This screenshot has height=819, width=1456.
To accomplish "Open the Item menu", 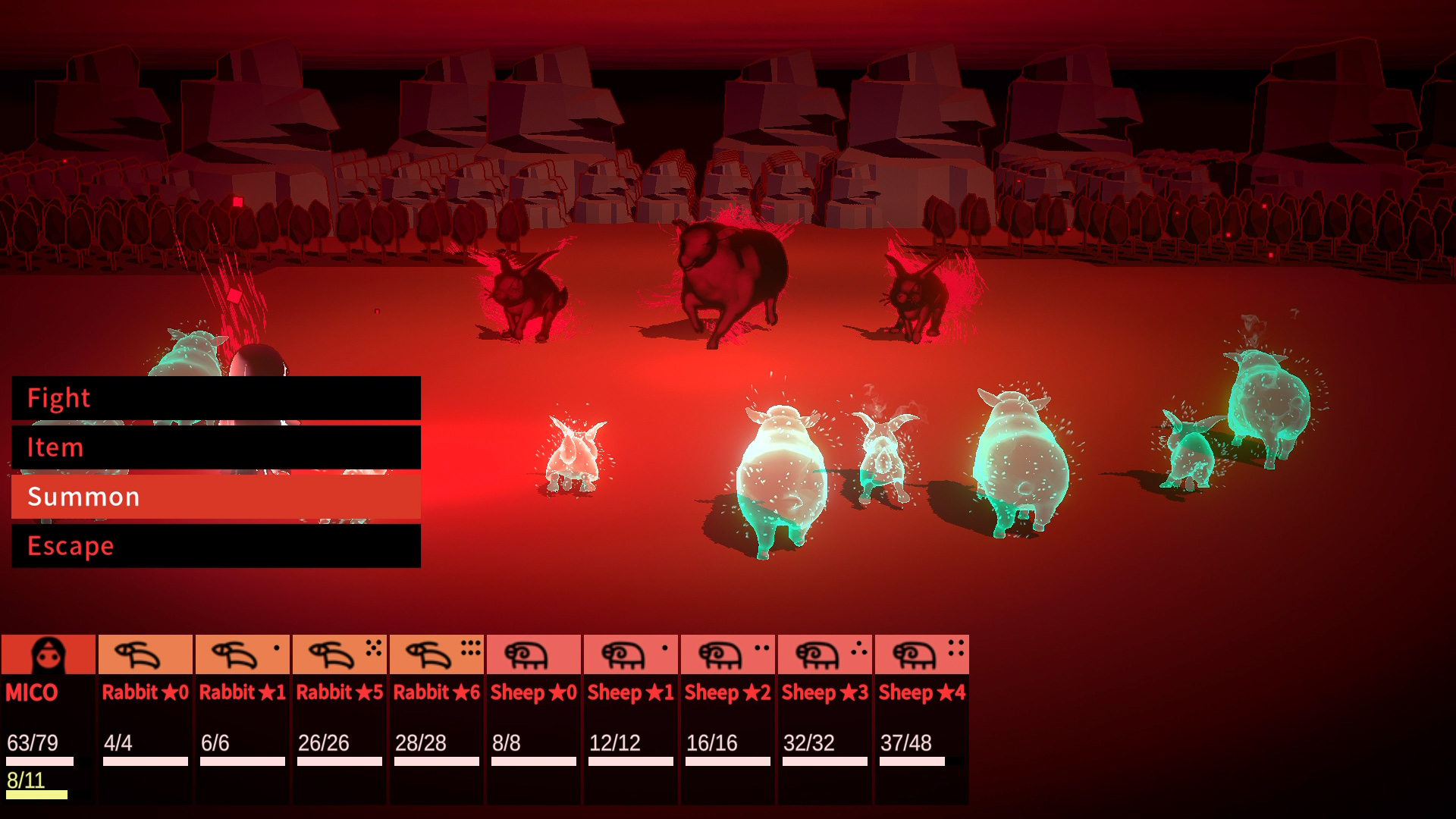I will 216,447.
